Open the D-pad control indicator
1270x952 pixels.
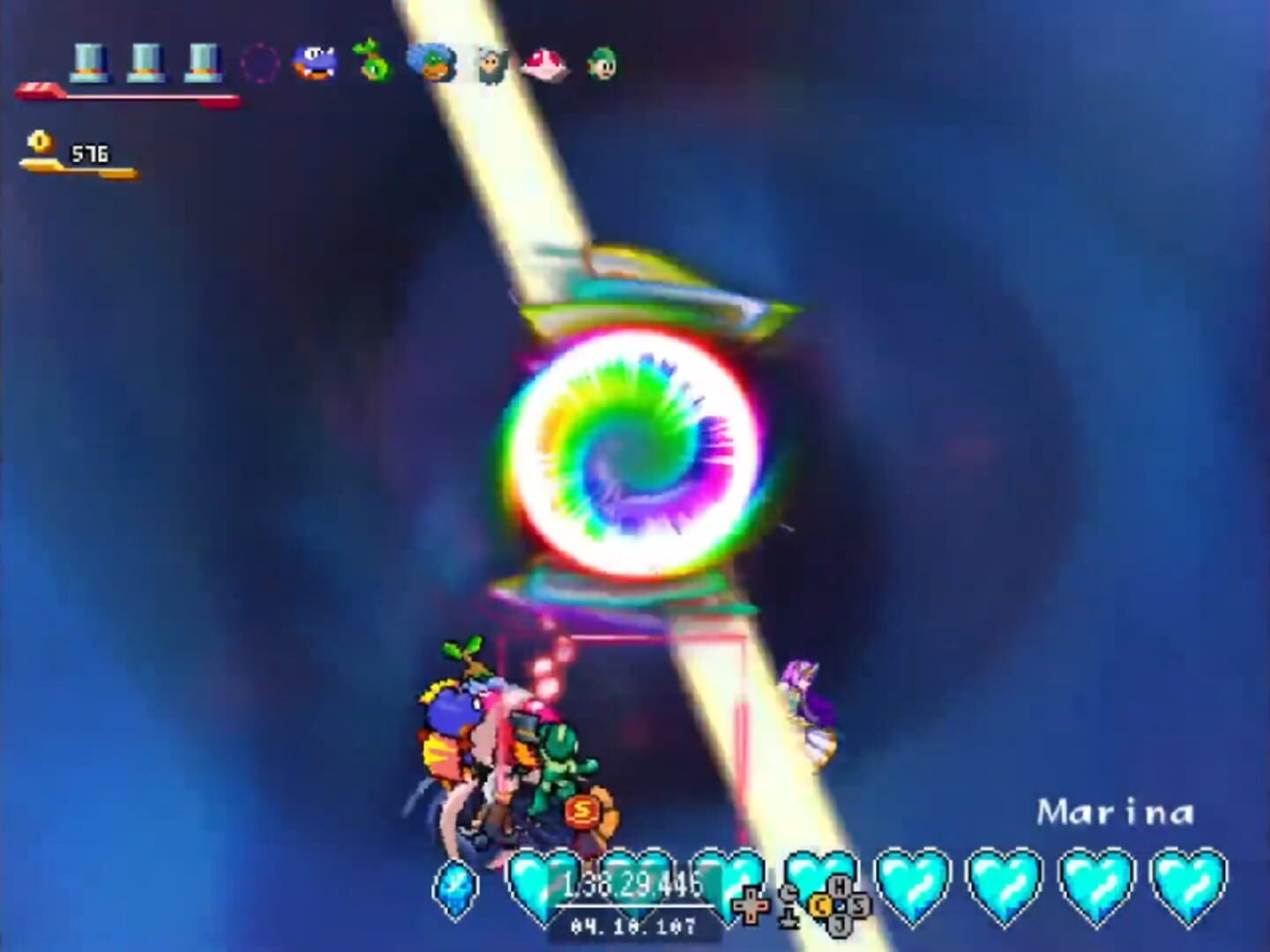click(751, 905)
